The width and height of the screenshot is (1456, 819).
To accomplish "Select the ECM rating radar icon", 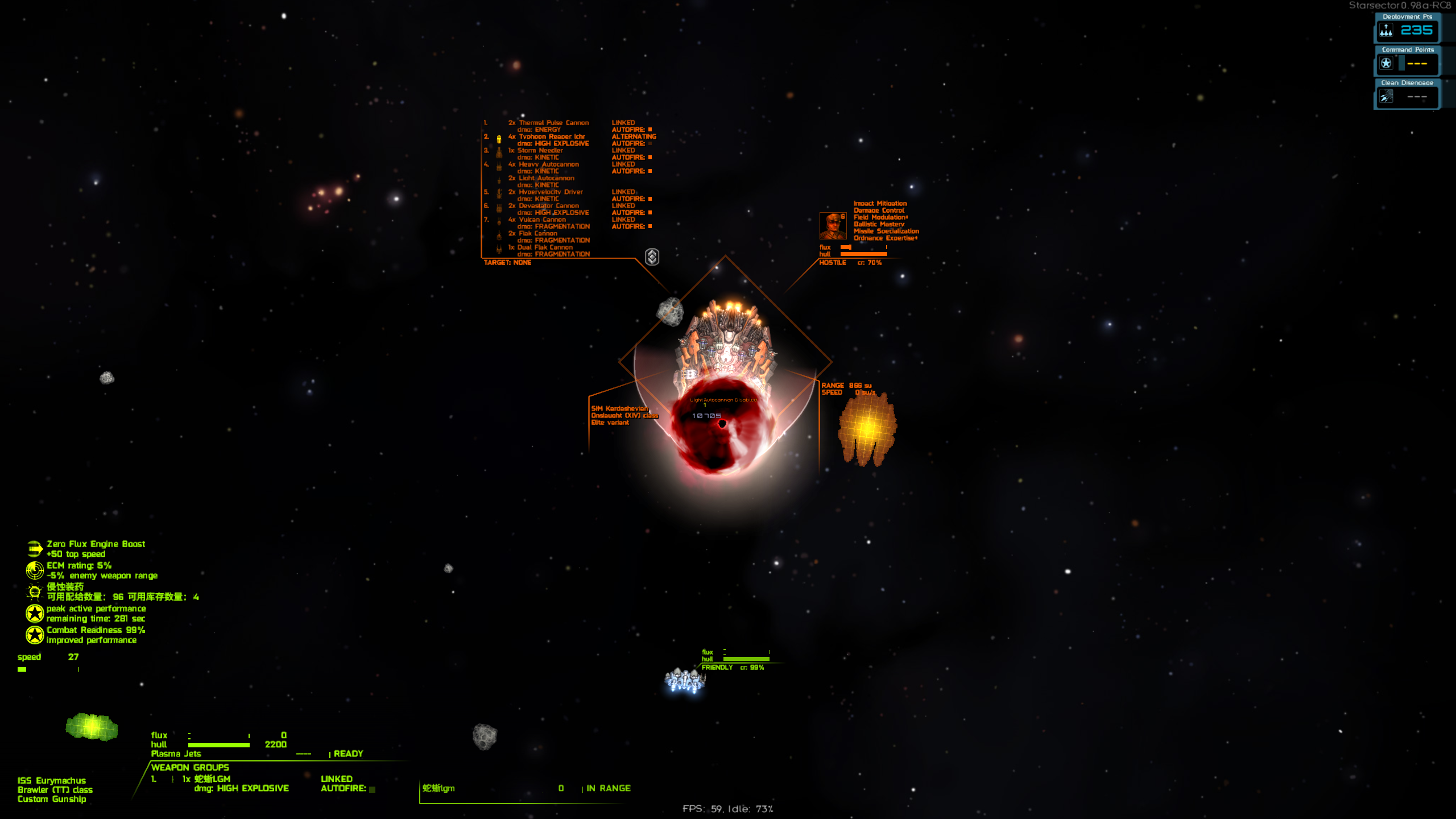I will 34,570.
